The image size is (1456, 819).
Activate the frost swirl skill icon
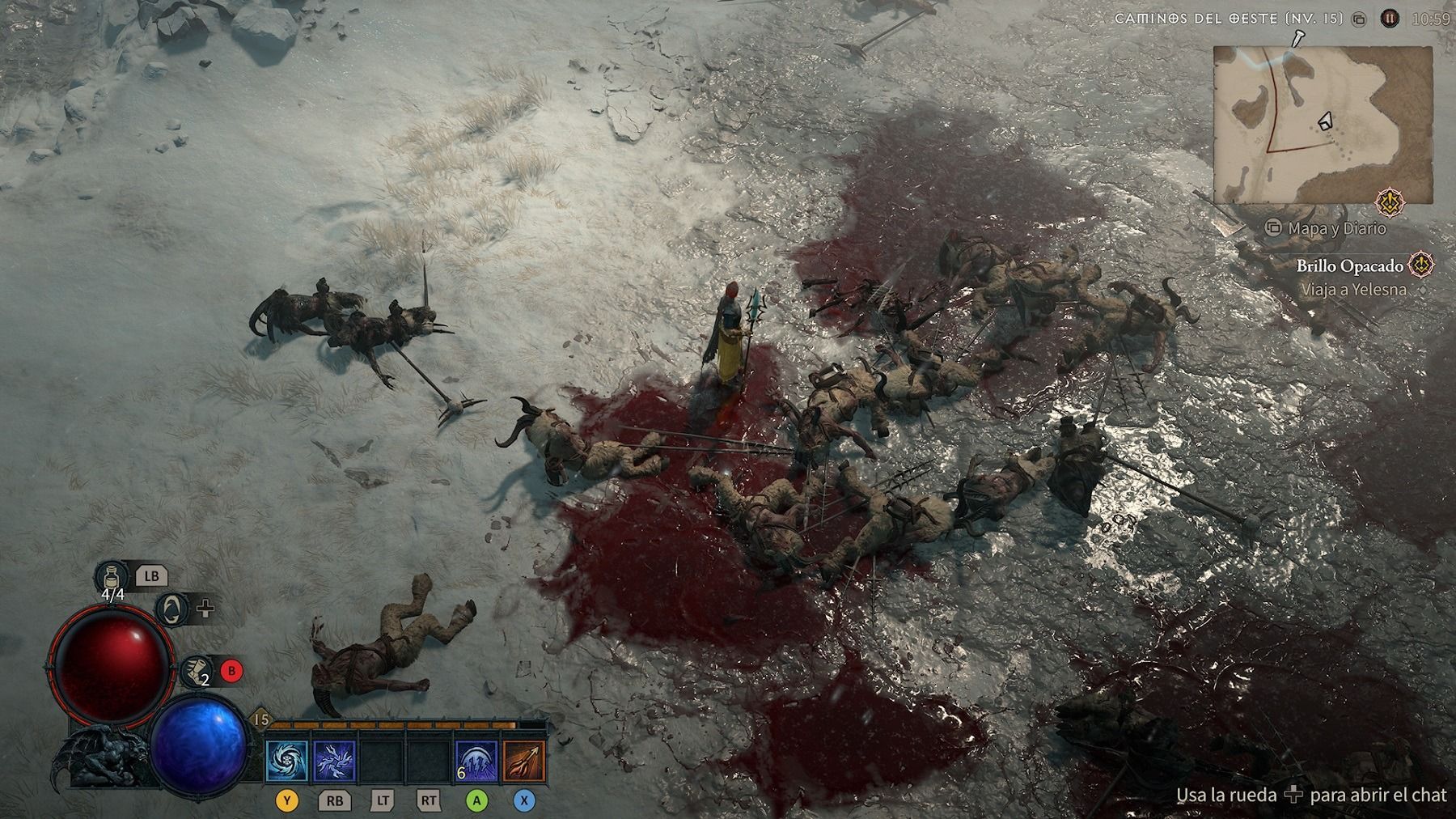click(x=287, y=762)
